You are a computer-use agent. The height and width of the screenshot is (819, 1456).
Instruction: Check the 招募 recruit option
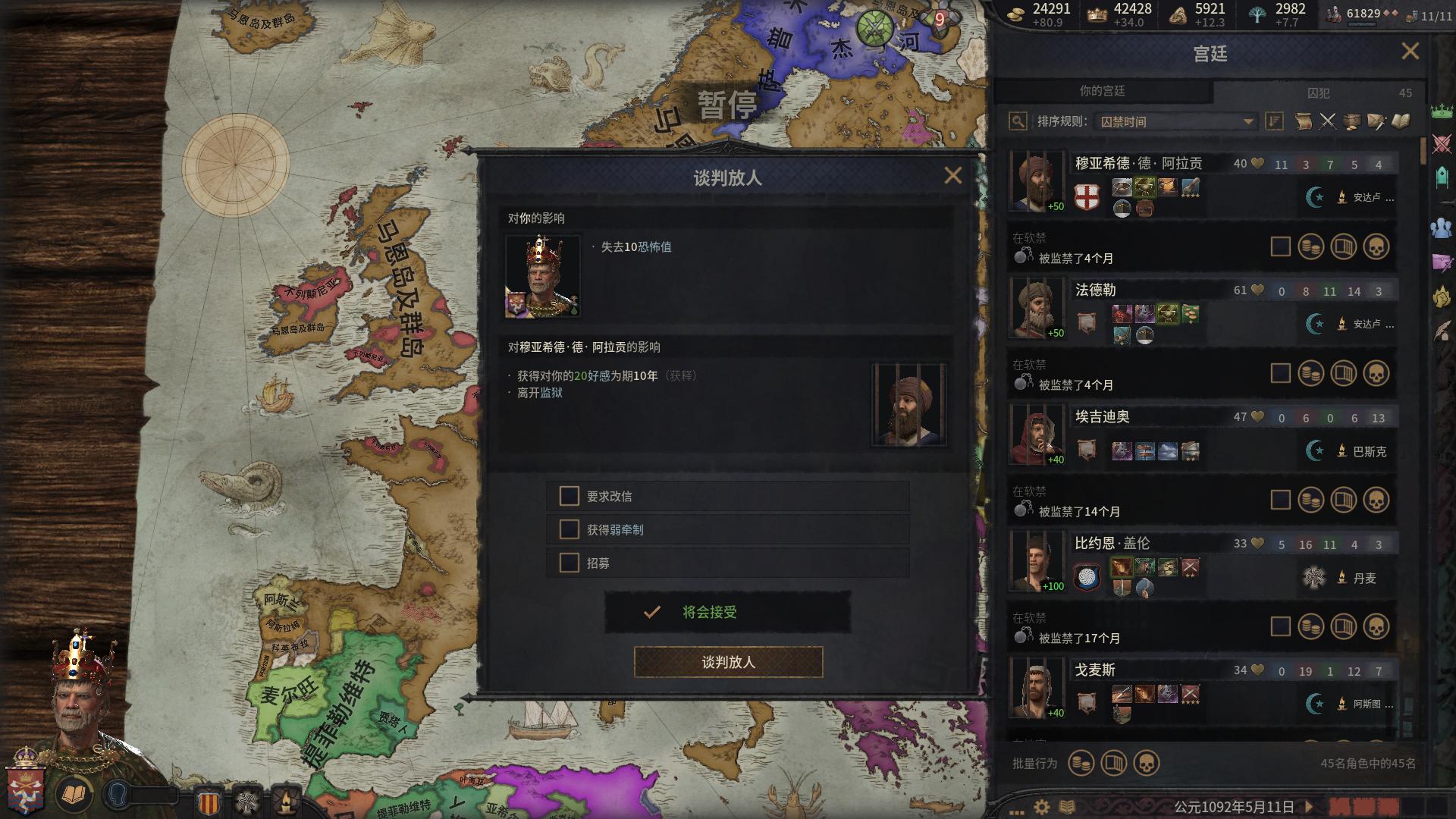point(569,563)
